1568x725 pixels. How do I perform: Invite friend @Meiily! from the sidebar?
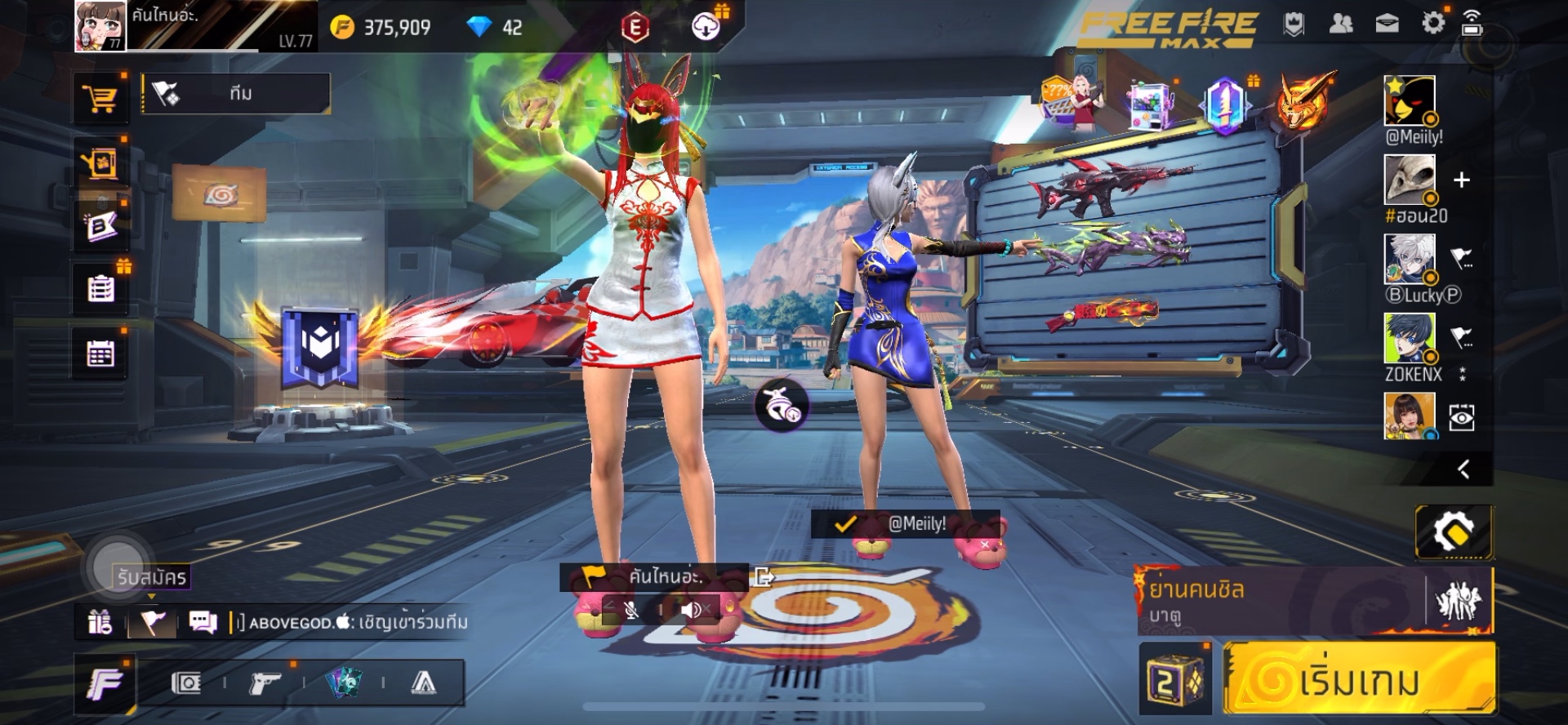click(x=1410, y=101)
